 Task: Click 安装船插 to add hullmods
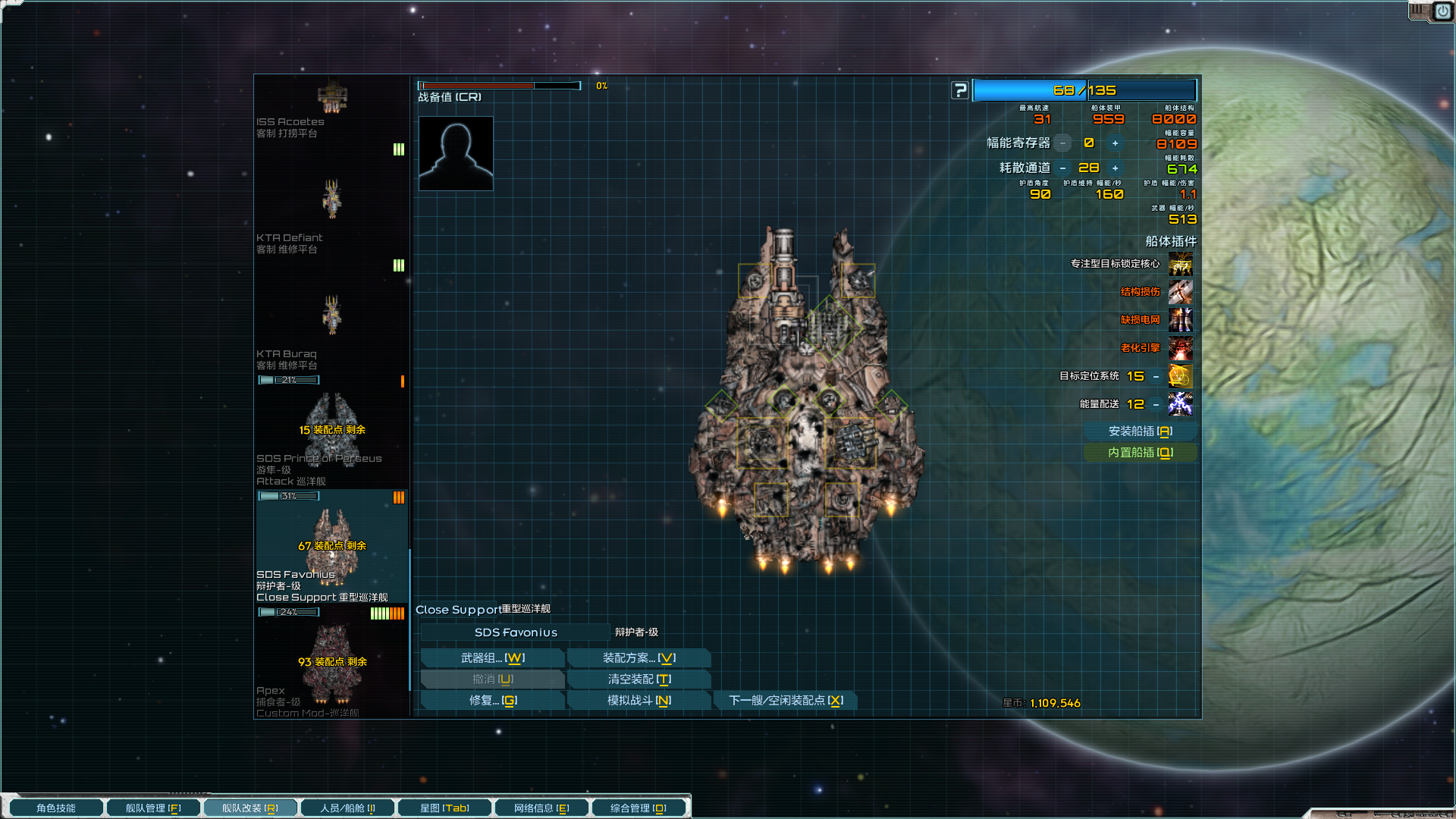(x=1140, y=431)
